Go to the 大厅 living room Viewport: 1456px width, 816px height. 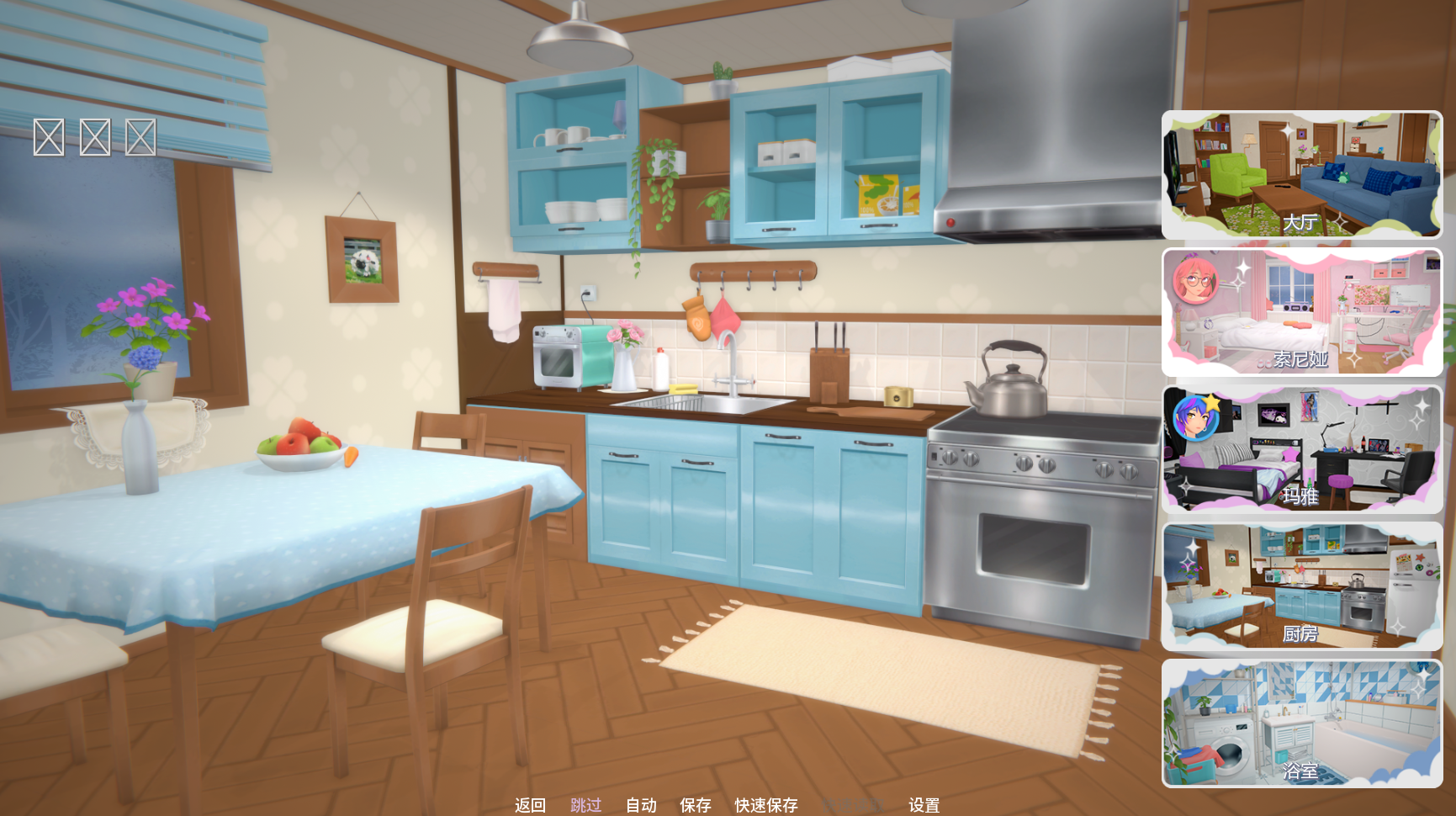point(1301,175)
